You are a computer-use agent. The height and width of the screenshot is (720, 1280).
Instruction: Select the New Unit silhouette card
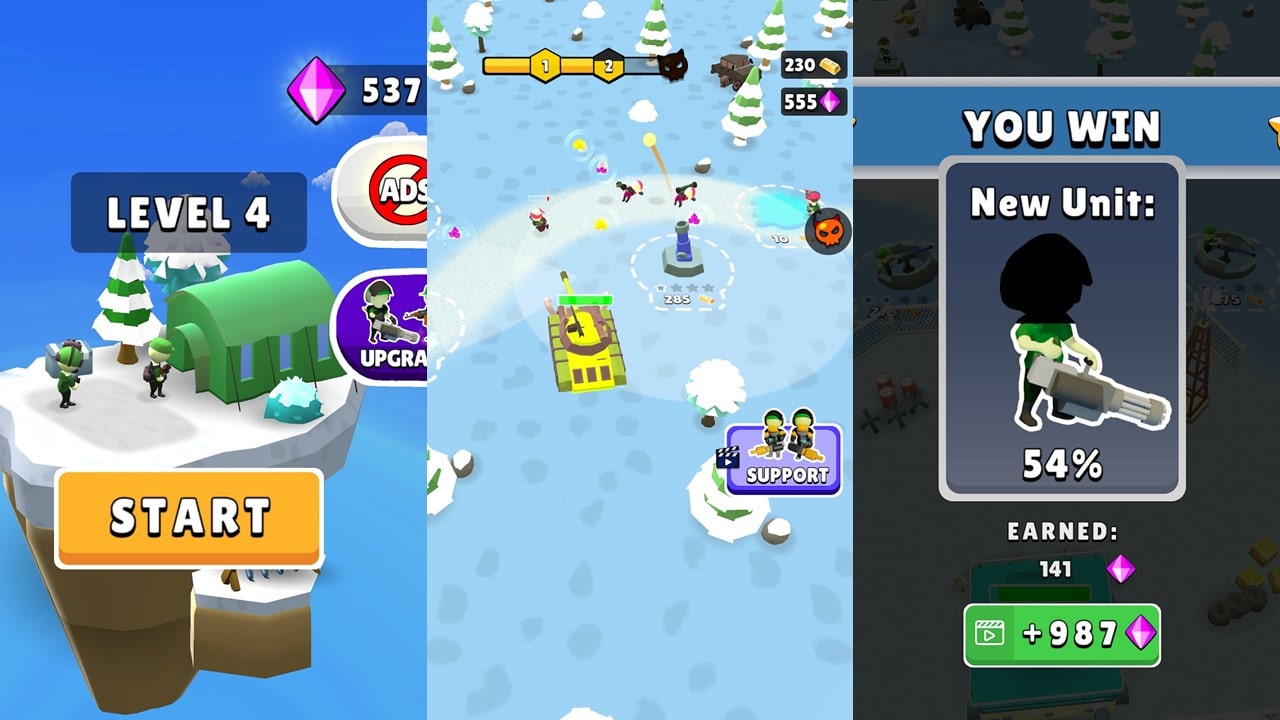1063,330
